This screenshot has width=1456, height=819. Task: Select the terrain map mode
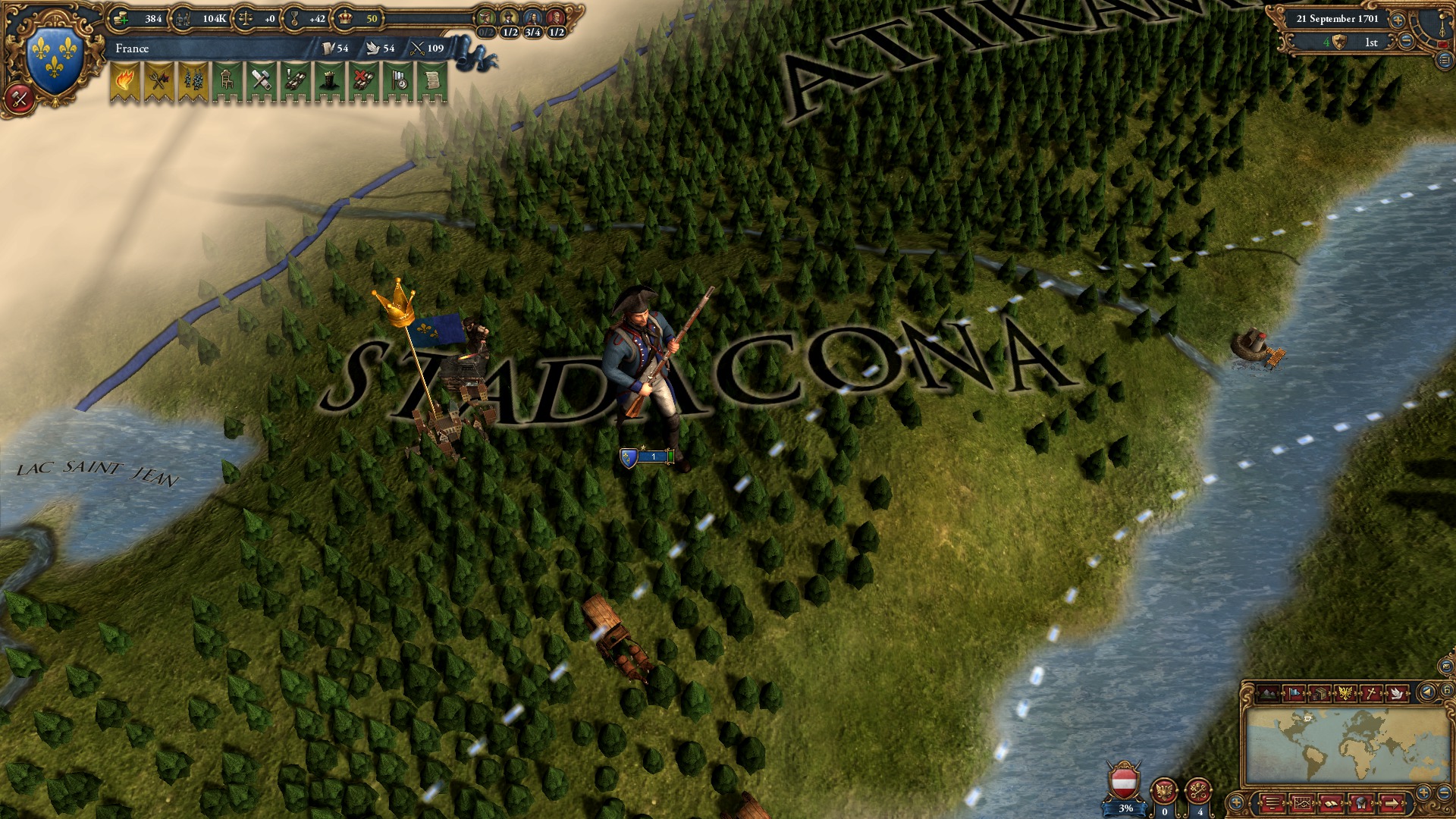click(x=1268, y=693)
